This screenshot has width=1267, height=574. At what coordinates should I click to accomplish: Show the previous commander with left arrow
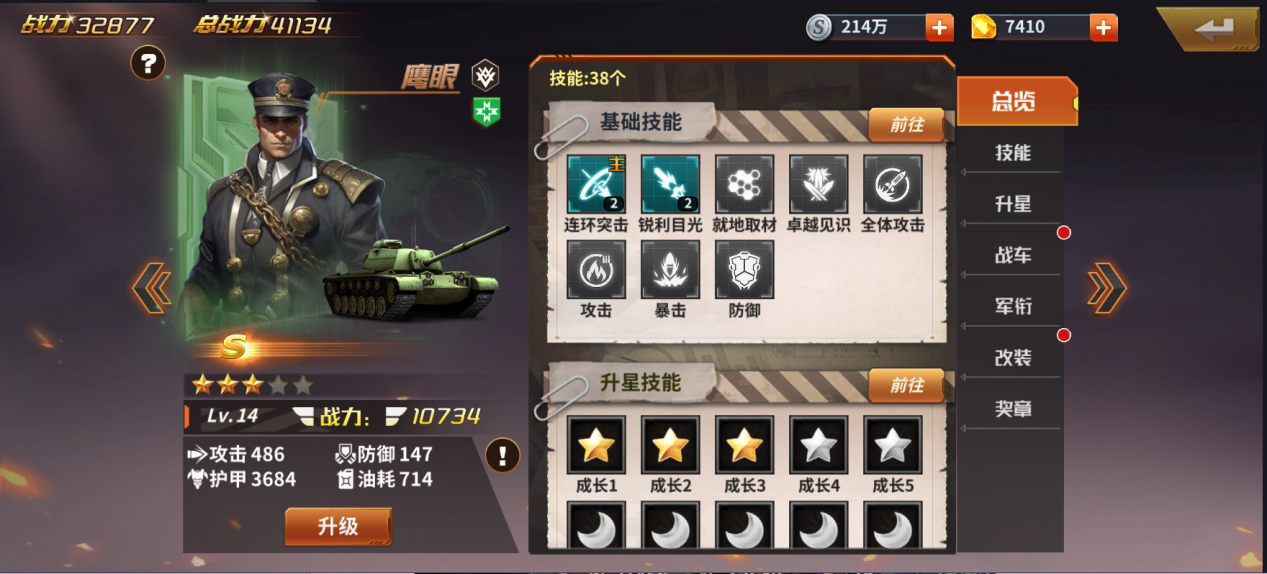pyautogui.click(x=151, y=288)
